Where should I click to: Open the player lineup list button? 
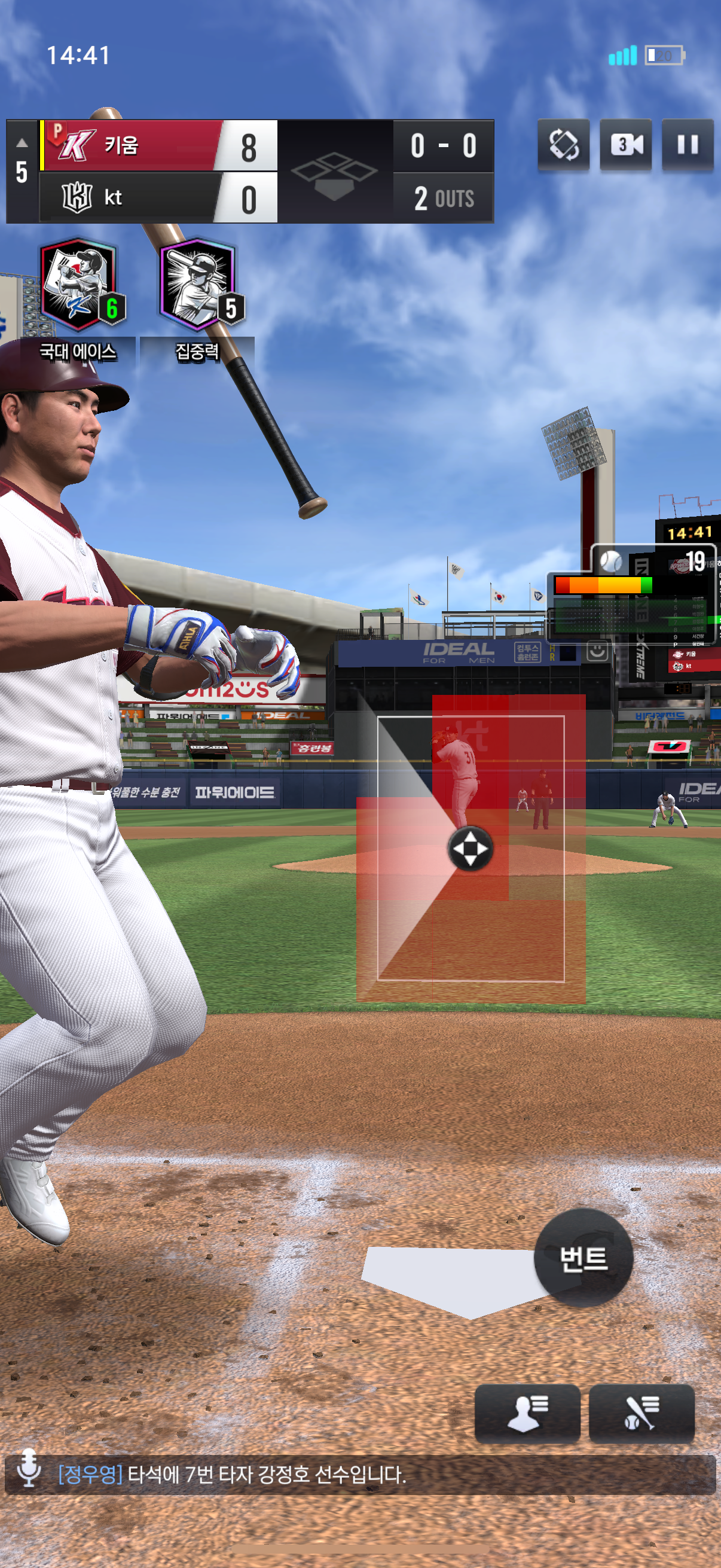pyautogui.click(x=527, y=1413)
